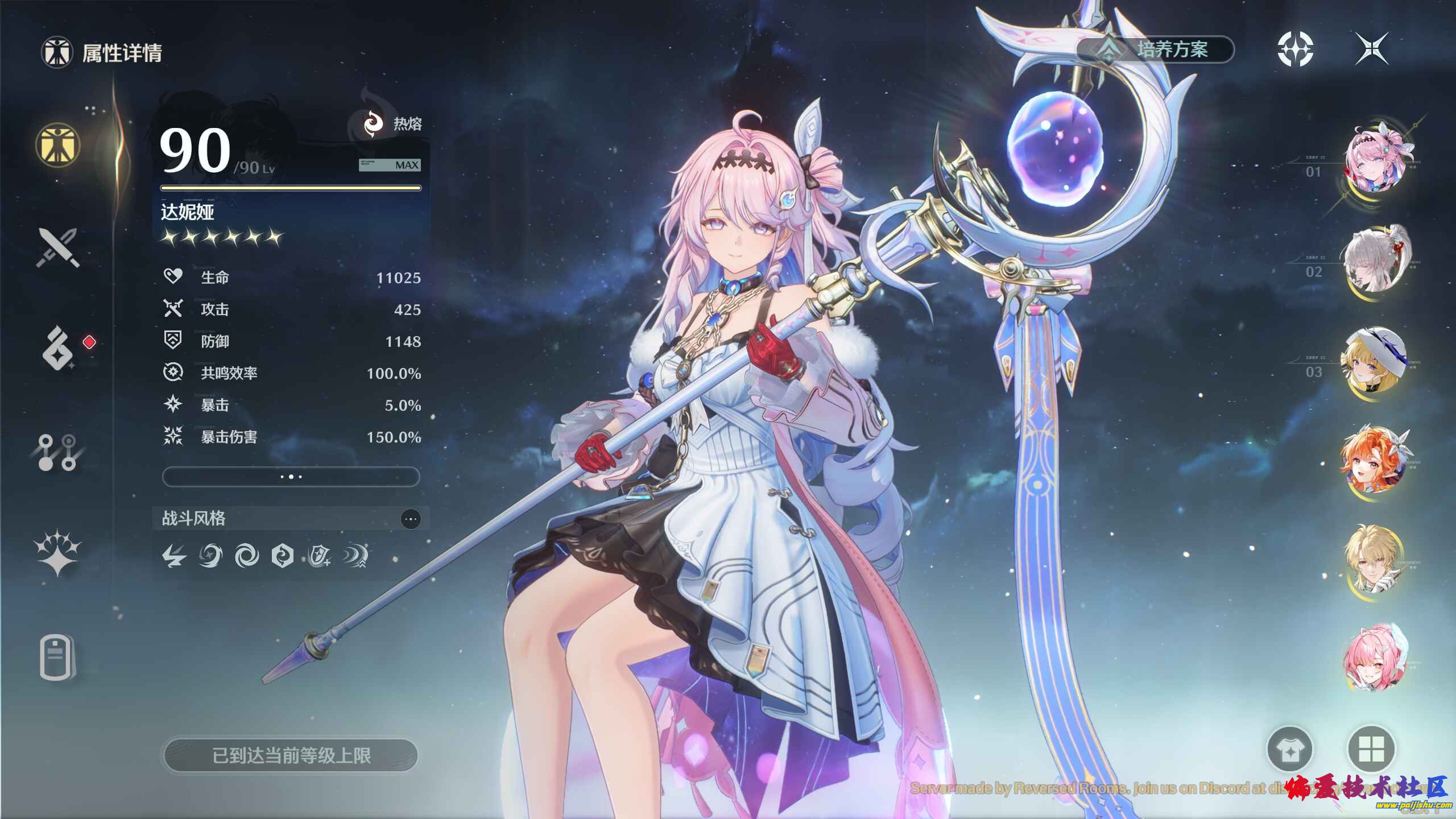Image resolution: width=1456 pixels, height=819 pixels.
Task: Open the resonance chain sparkle tab
Action: pyautogui.click(x=57, y=553)
